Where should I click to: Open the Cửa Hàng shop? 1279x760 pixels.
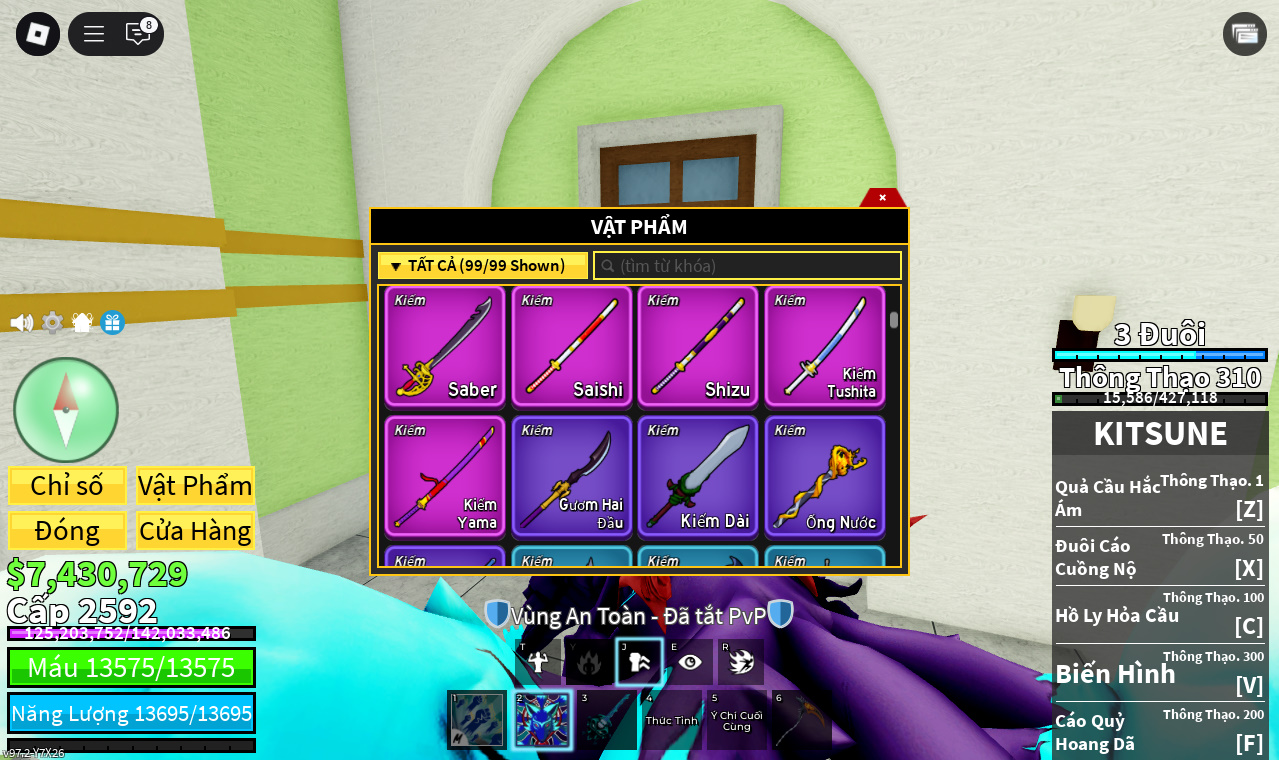195,531
